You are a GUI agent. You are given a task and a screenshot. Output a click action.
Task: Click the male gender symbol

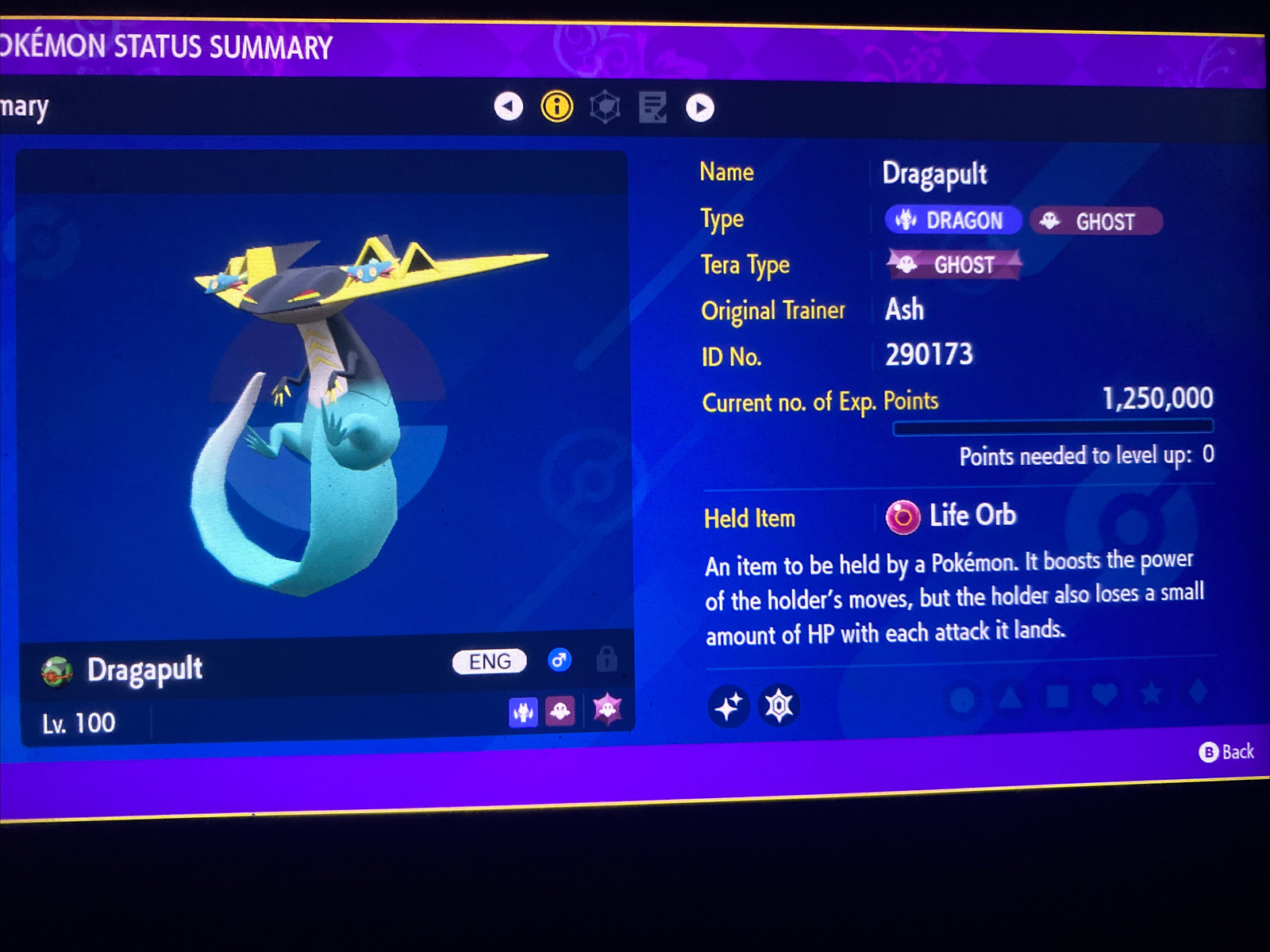[559, 661]
